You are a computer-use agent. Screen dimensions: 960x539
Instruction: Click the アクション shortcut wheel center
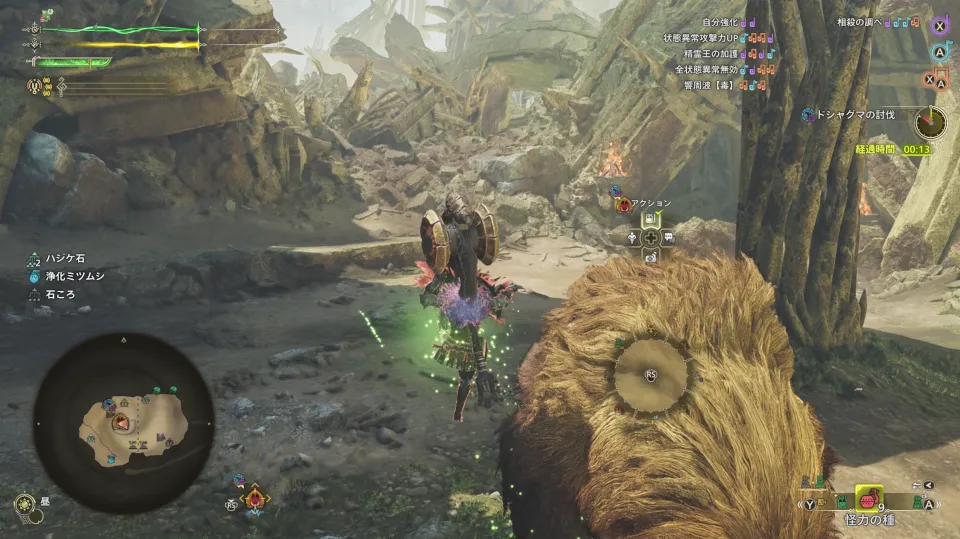[x=650, y=238]
